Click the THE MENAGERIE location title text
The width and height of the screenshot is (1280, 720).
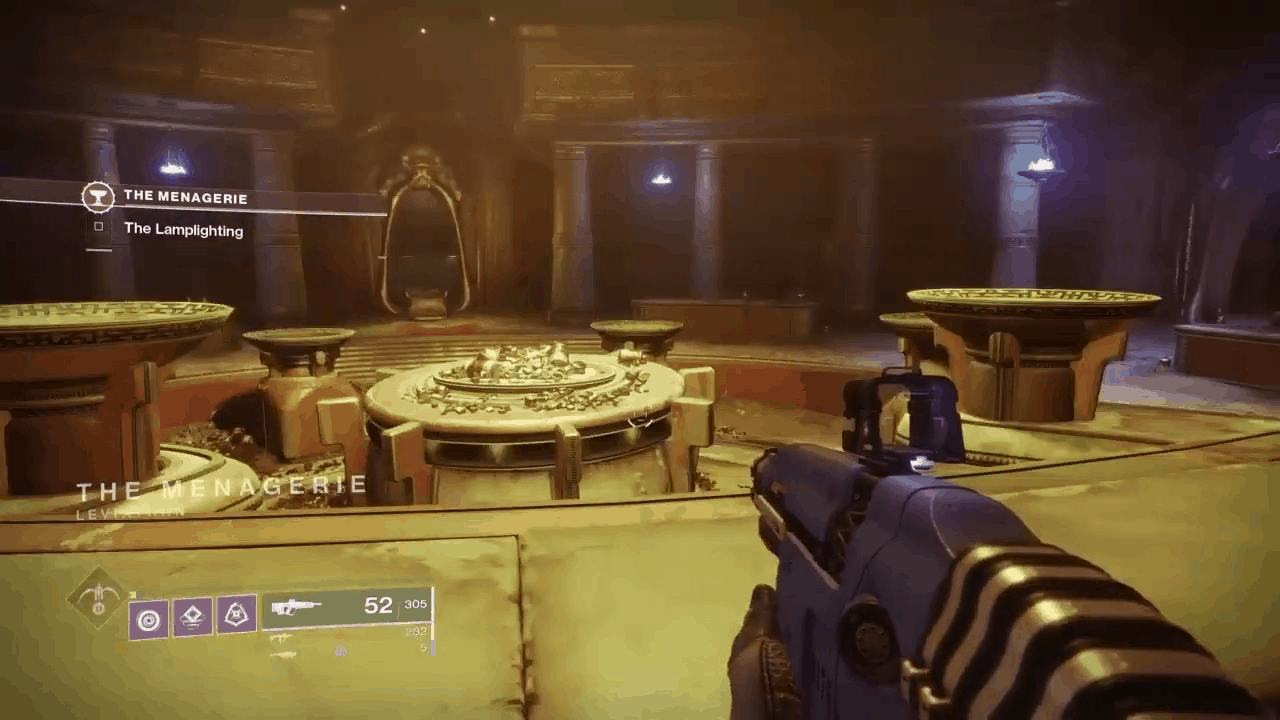tap(222, 487)
